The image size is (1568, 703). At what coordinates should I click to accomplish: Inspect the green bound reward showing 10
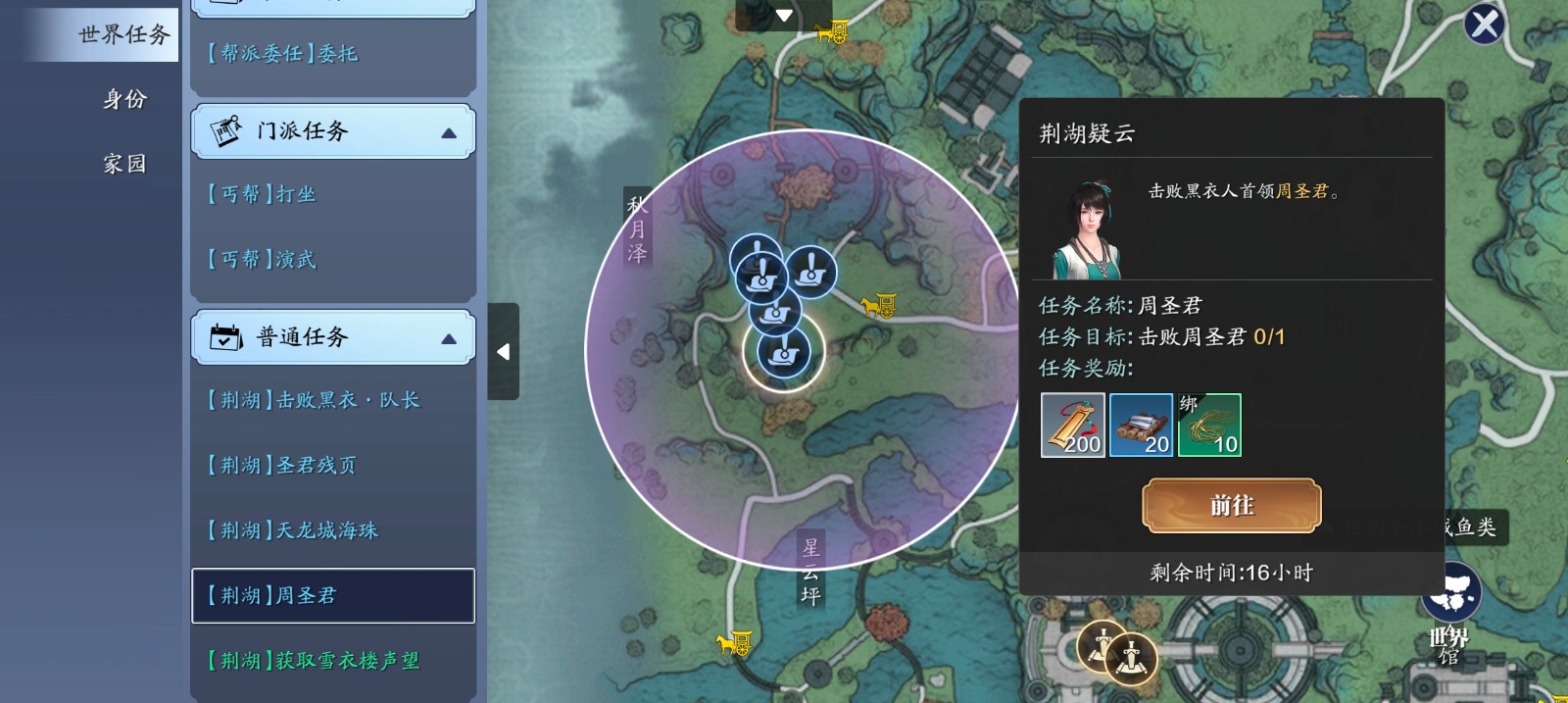point(1209,426)
